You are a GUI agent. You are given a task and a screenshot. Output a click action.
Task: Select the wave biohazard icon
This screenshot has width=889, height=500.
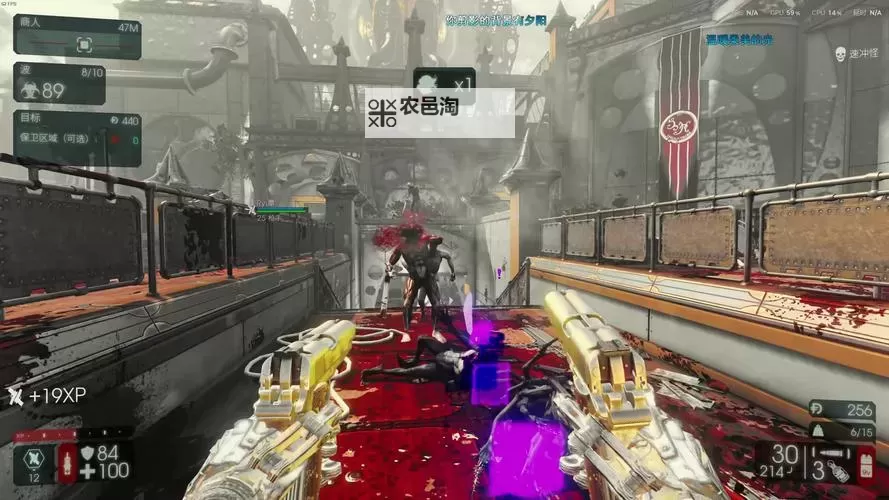tap(27, 90)
